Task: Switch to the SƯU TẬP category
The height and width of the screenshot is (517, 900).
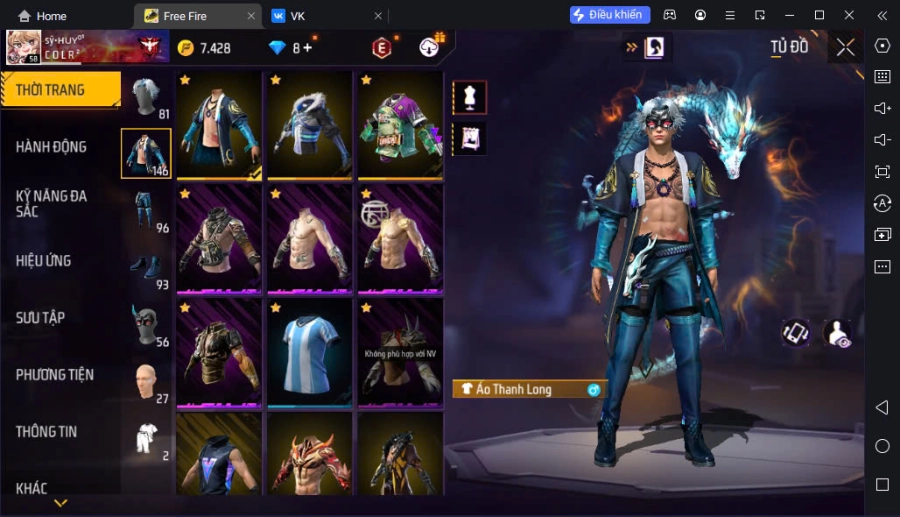Action: [x=41, y=318]
